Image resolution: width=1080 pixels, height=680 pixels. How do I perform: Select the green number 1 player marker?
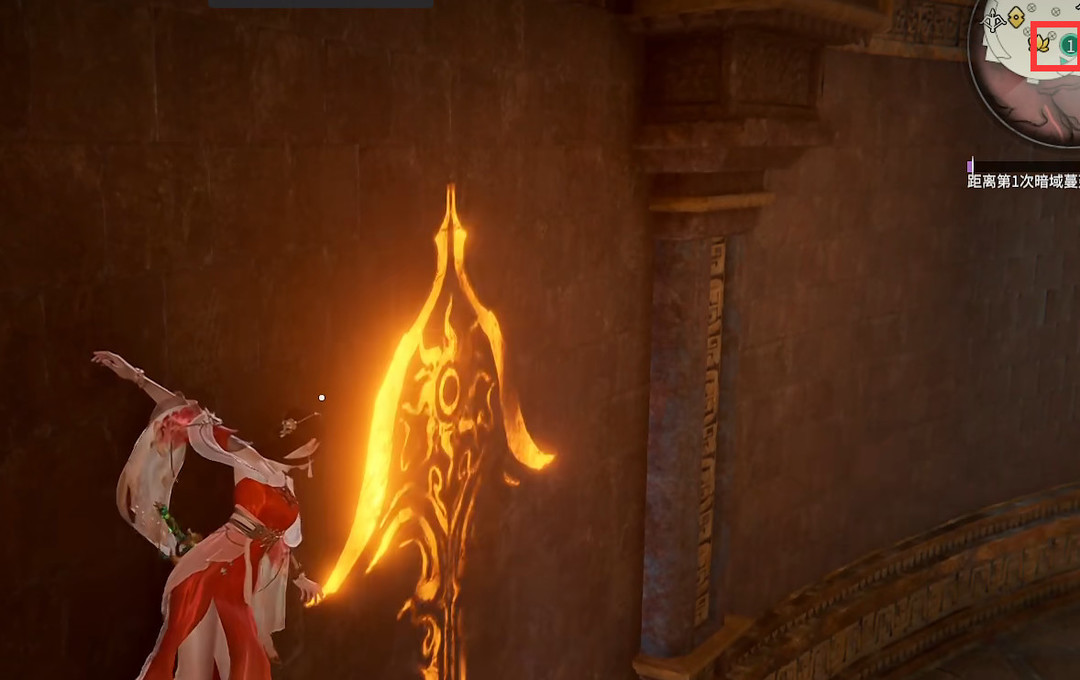[x=1069, y=46]
